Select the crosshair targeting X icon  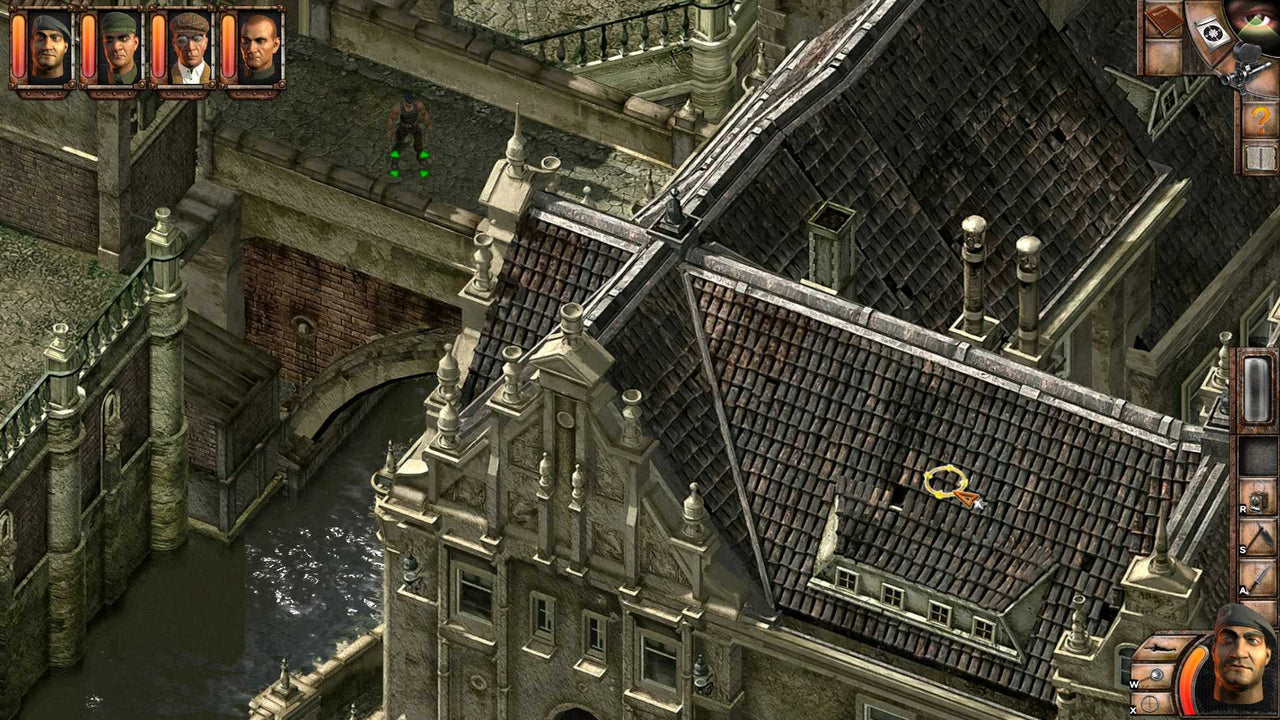tap(1149, 703)
